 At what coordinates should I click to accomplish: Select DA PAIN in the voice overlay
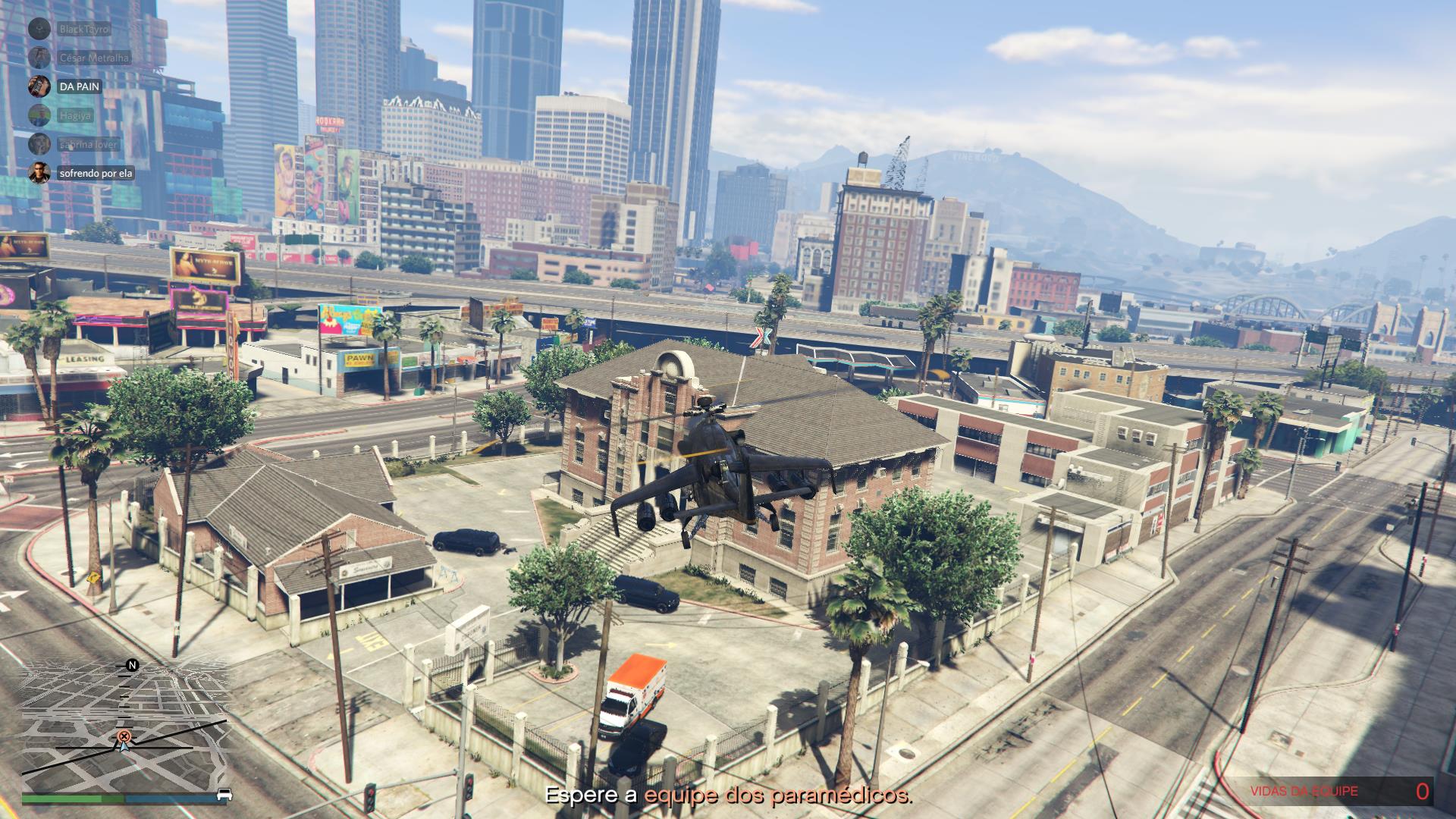tap(79, 86)
